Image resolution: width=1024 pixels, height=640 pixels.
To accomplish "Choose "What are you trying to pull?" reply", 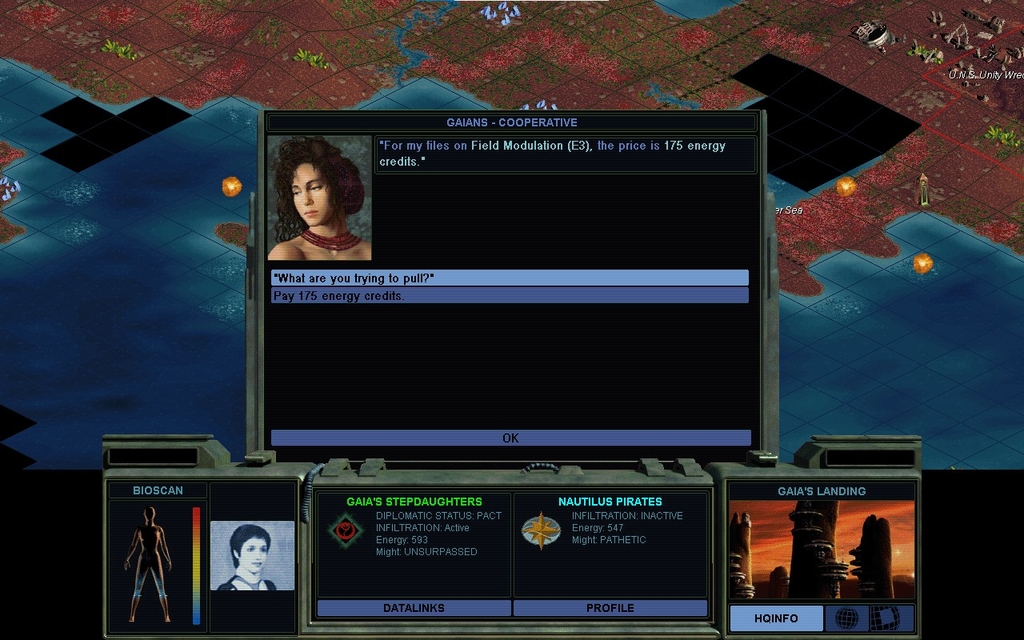I will (x=509, y=278).
